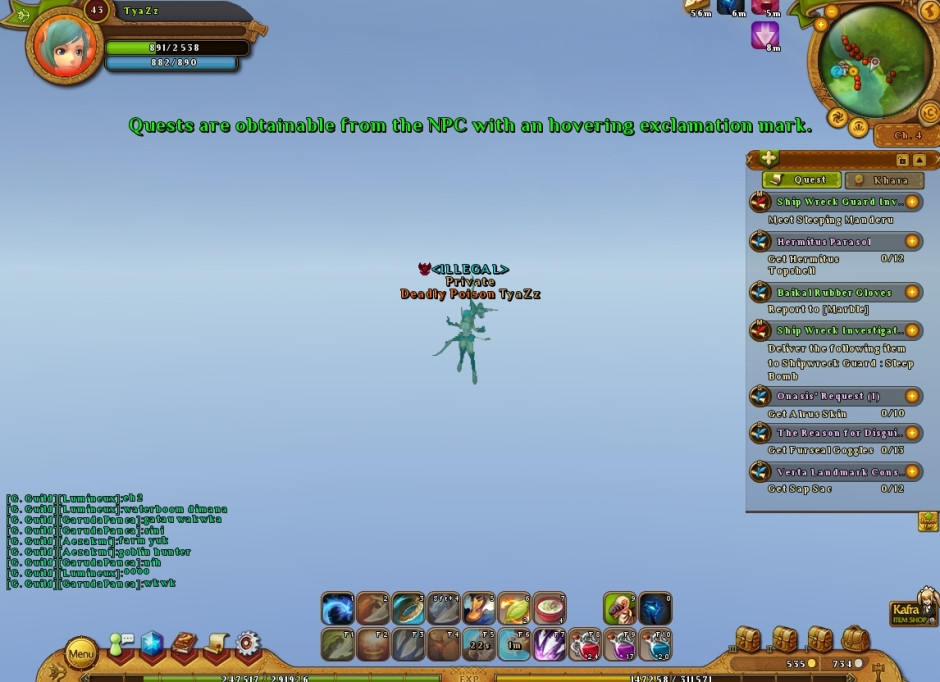Expand the Verta Landmark quest plus button
The width and height of the screenshot is (940, 682).
pyautogui.click(x=912, y=471)
